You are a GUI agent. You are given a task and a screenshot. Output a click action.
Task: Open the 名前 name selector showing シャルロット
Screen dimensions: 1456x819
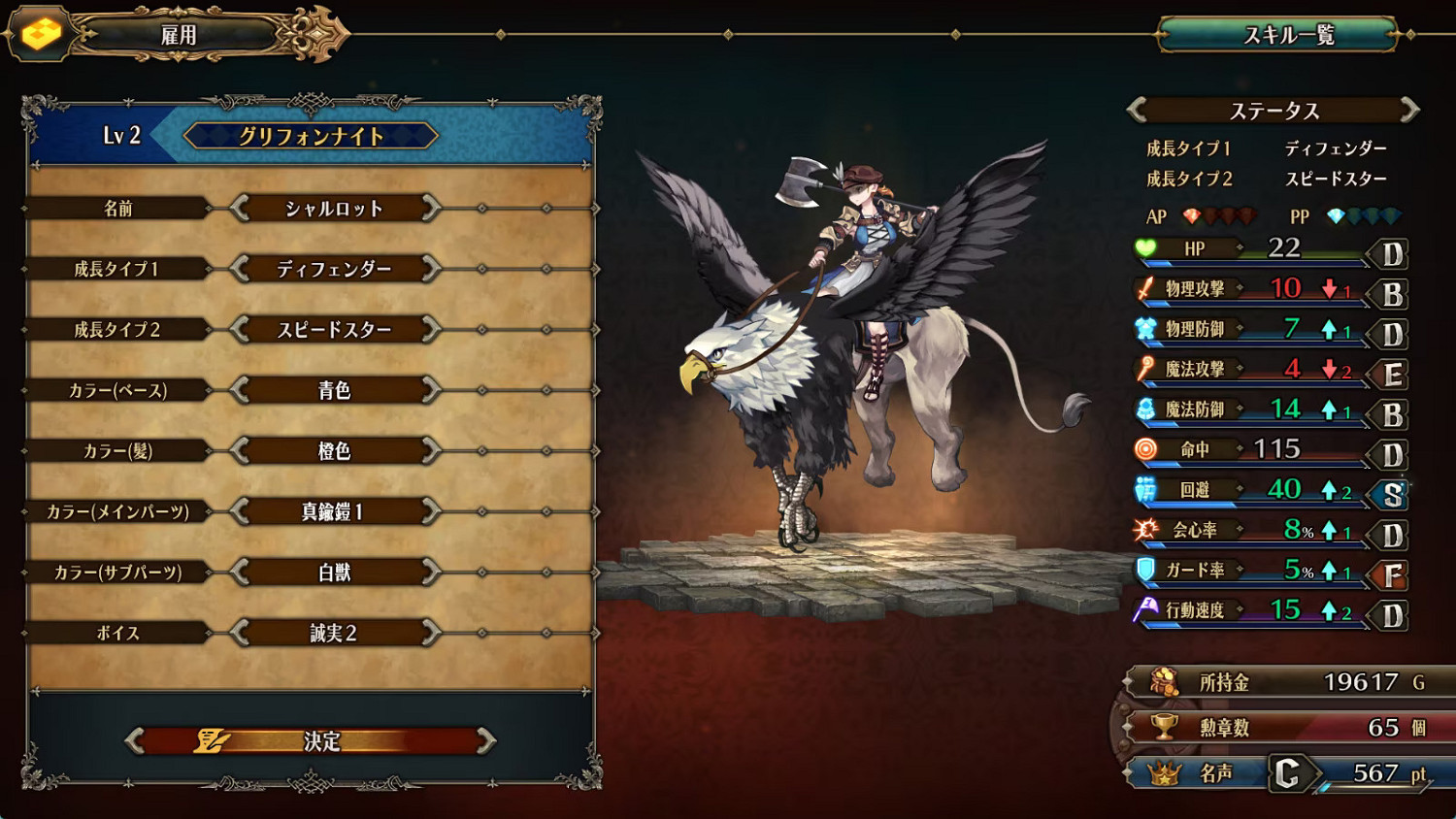(x=335, y=208)
